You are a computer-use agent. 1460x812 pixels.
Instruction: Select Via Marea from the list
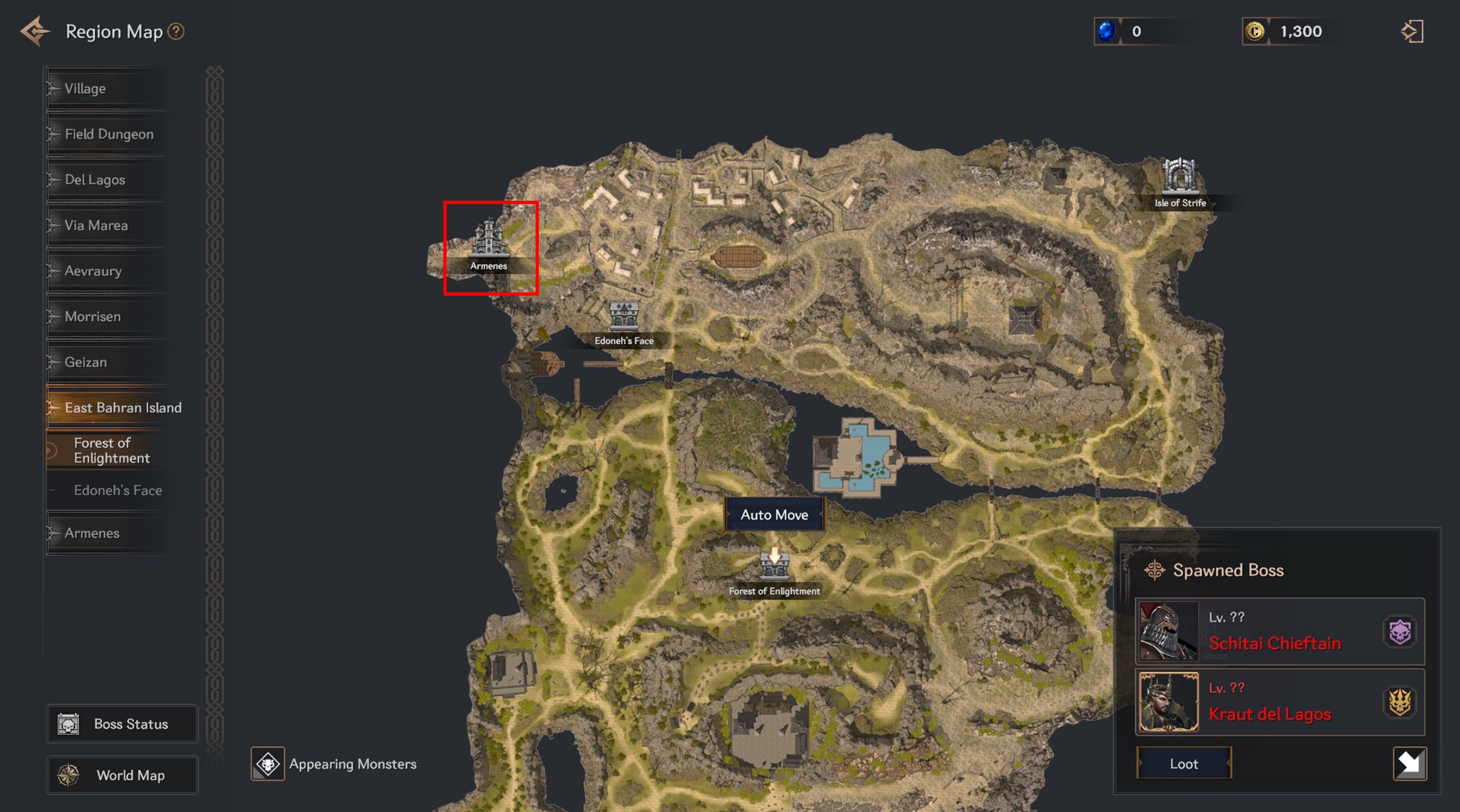(x=96, y=226)
